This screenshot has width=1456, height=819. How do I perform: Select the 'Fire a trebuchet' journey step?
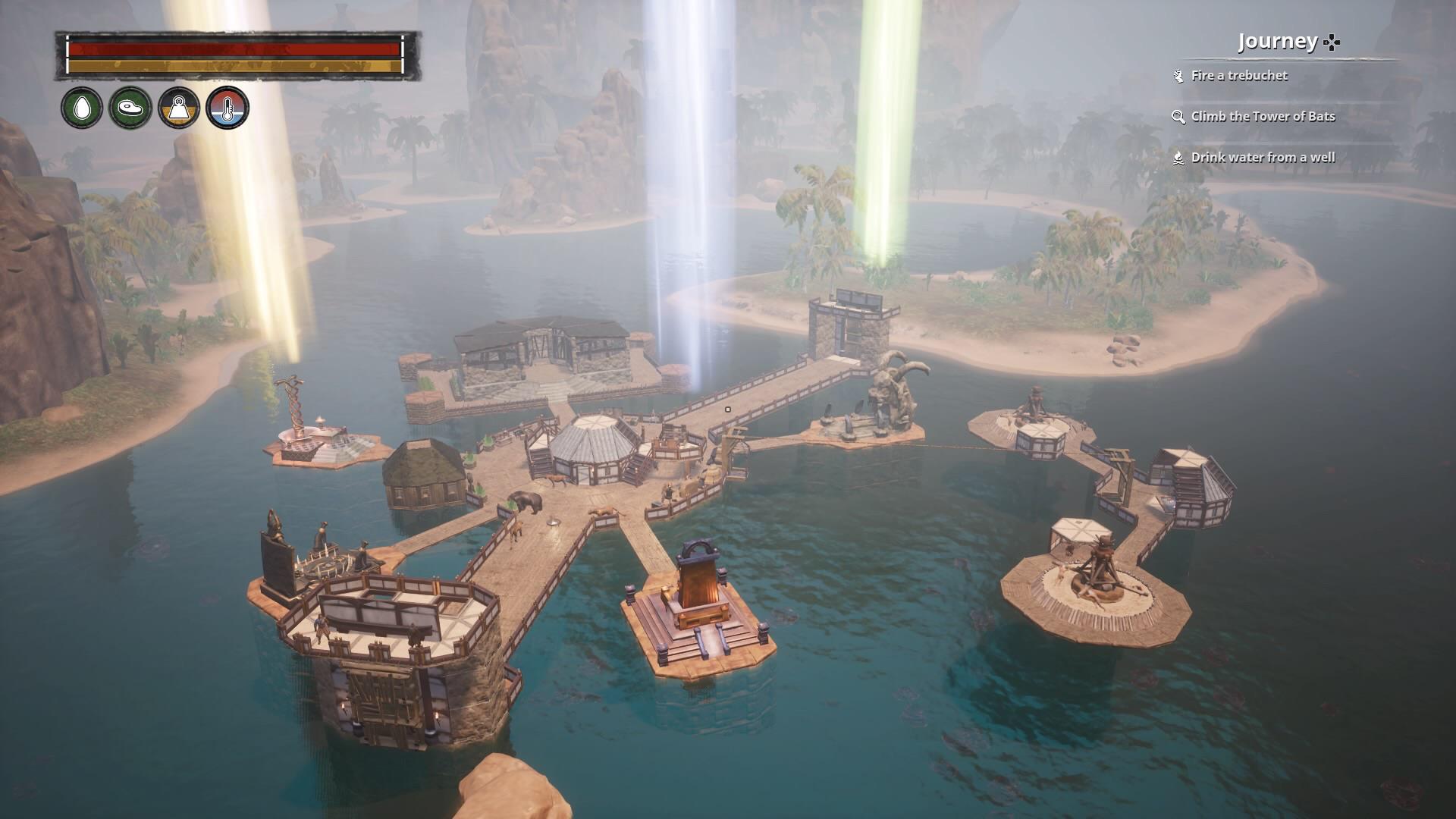[x=1238, y=76]
